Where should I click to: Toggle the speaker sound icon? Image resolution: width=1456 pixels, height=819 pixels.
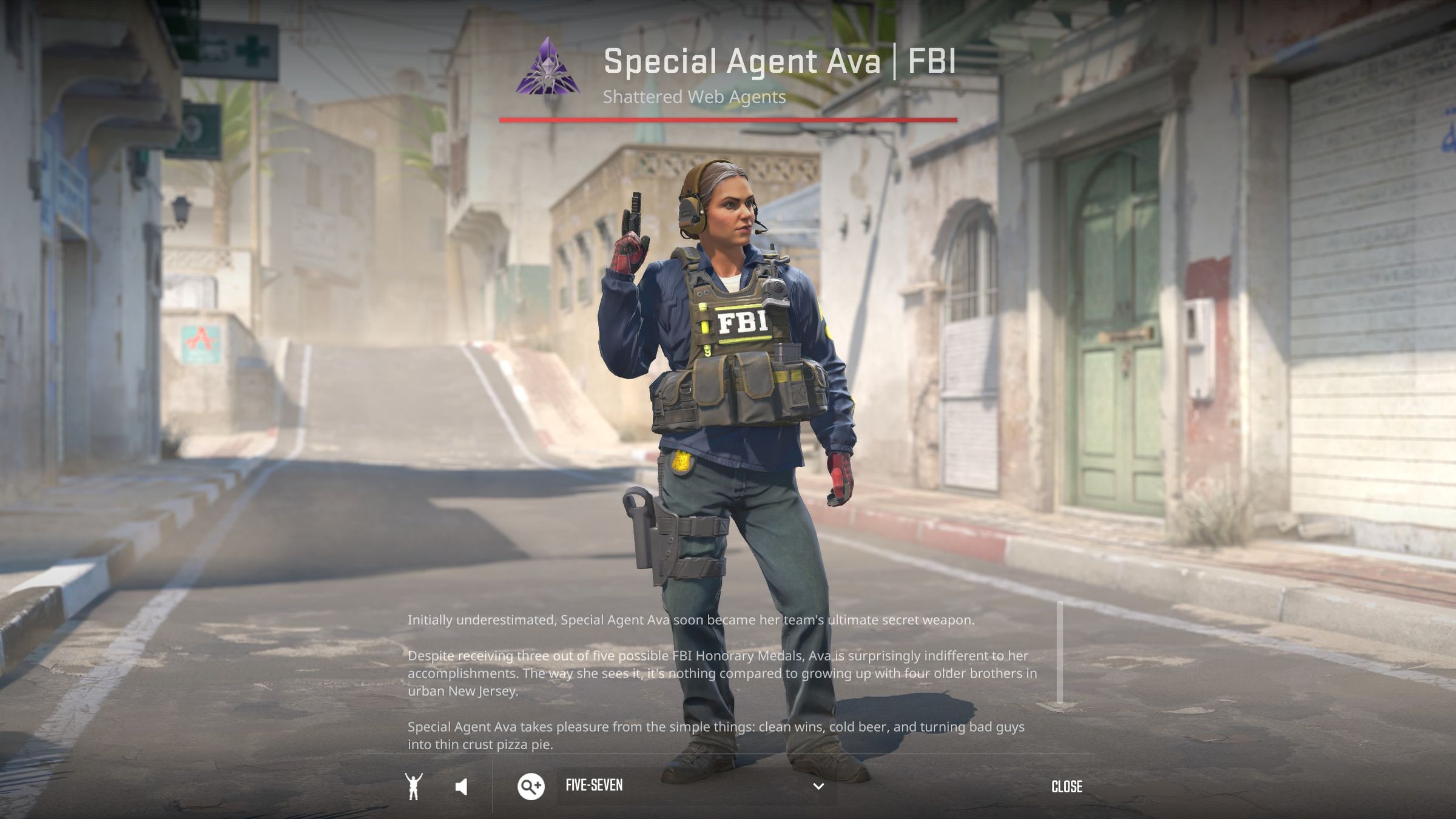pyautogui.click(x=462, y=787)
